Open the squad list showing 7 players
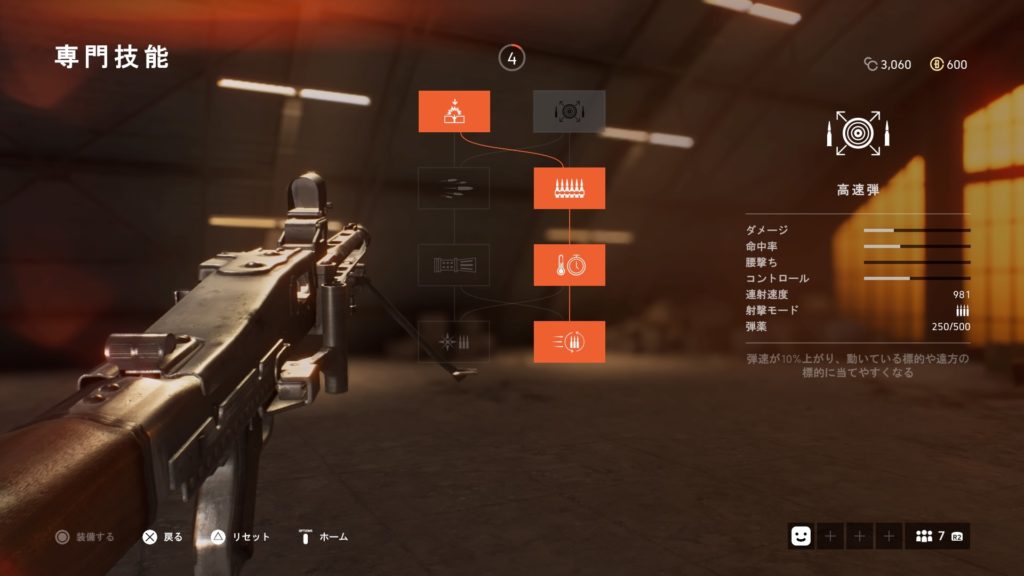Screen dimensions: 1024x576 (x=937, y=536)
